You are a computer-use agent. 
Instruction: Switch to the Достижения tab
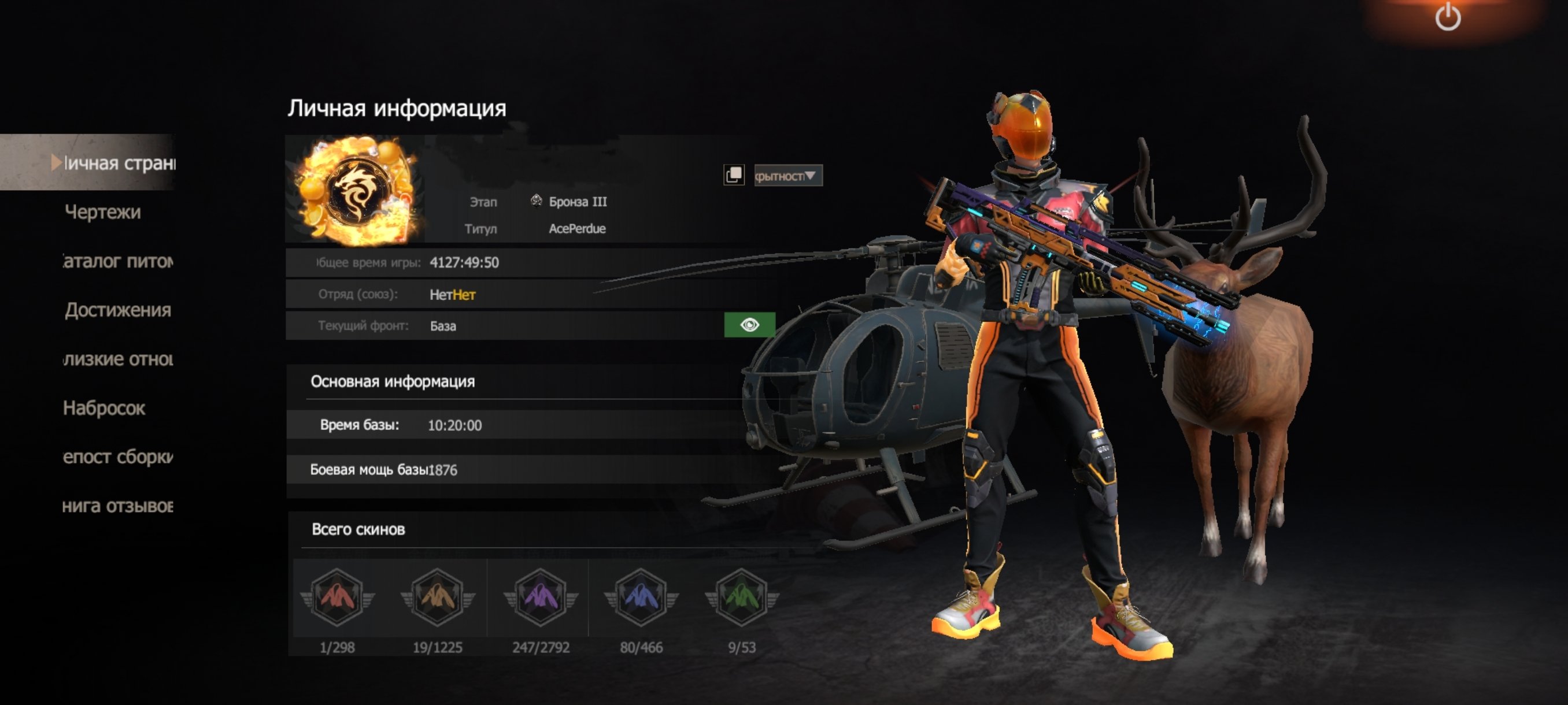coord(117,310)
